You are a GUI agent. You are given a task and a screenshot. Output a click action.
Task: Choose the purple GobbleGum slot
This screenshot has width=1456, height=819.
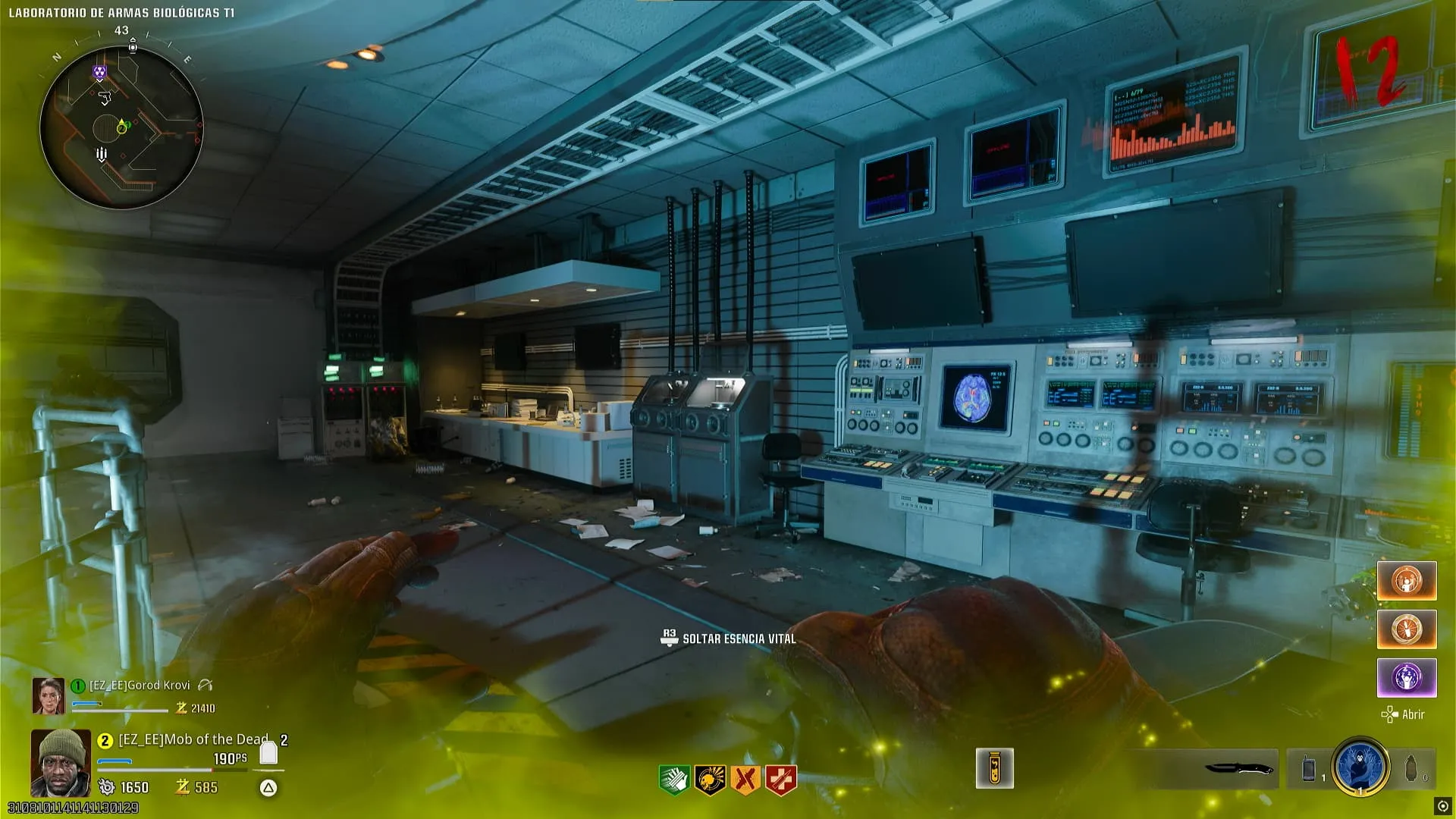point(1407,677)
